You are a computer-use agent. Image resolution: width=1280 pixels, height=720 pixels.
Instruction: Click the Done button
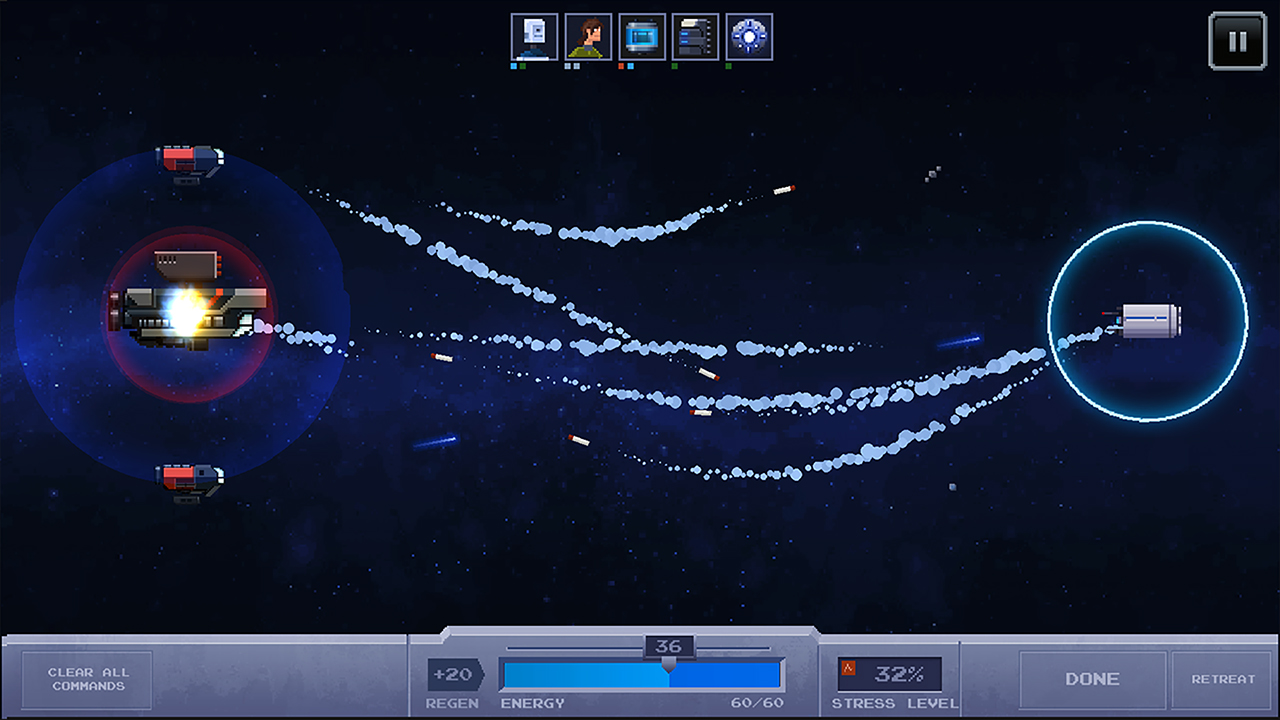pos(1092,679)
